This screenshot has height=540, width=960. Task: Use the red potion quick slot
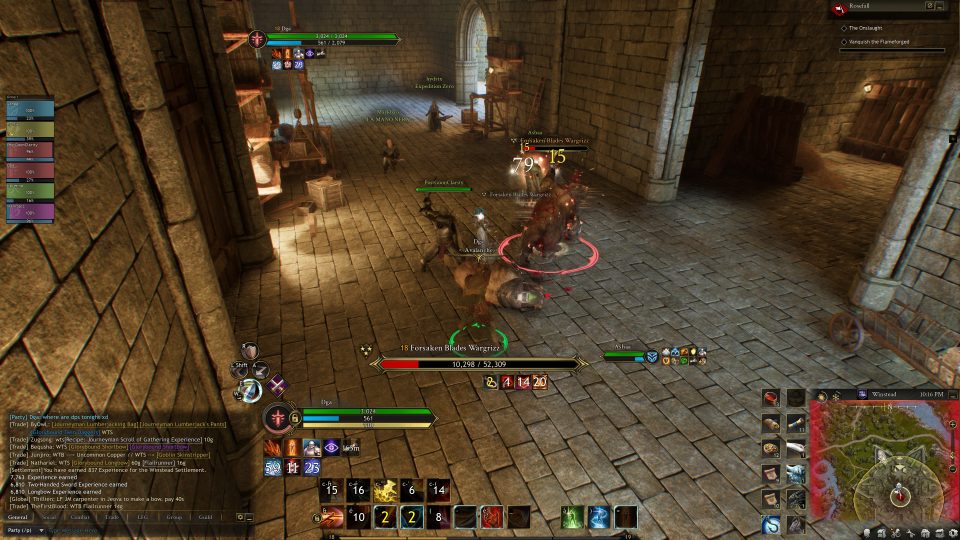click(770, 398)
